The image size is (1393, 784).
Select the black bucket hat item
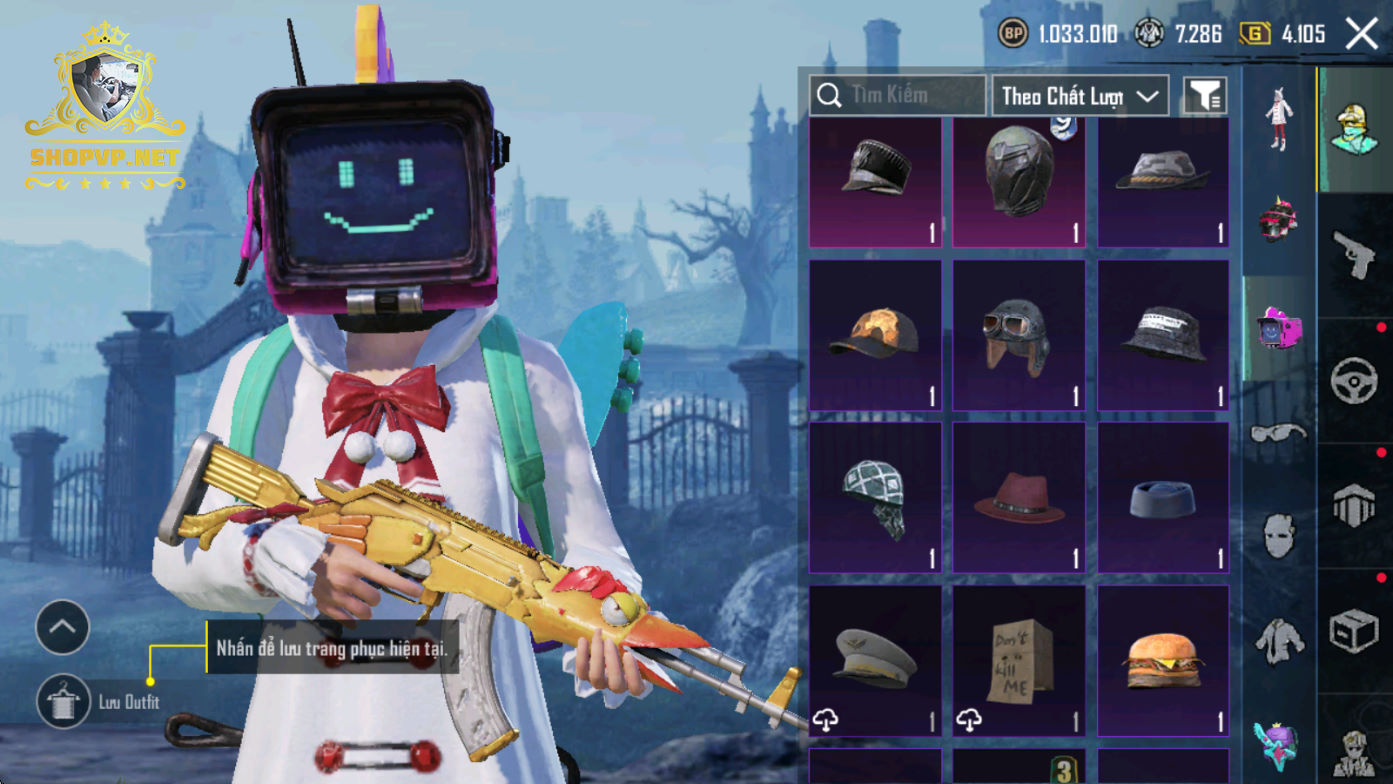pyautogui.click(x=1163, y=336)
